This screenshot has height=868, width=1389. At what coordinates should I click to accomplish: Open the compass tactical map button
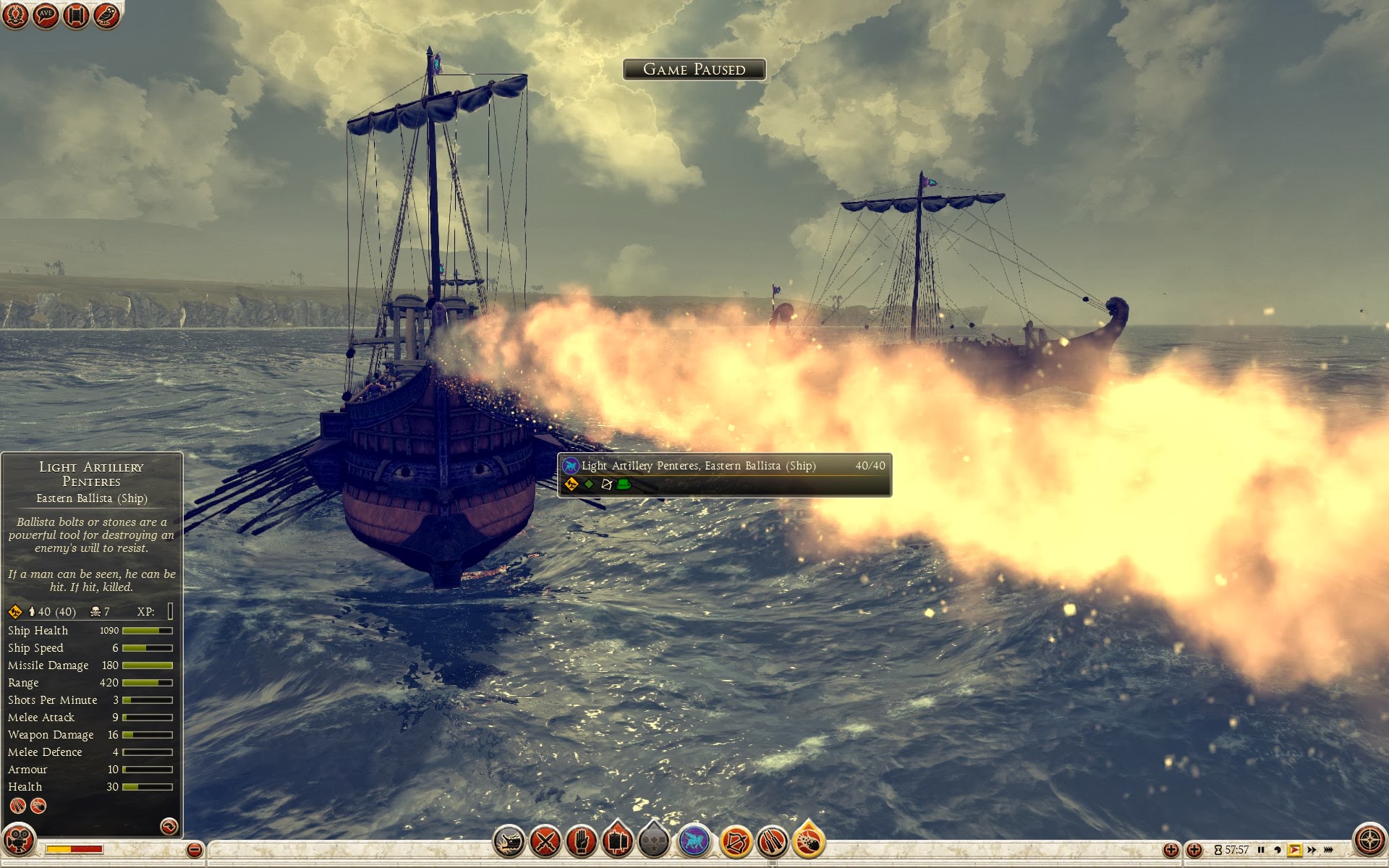coord(1369,841)
